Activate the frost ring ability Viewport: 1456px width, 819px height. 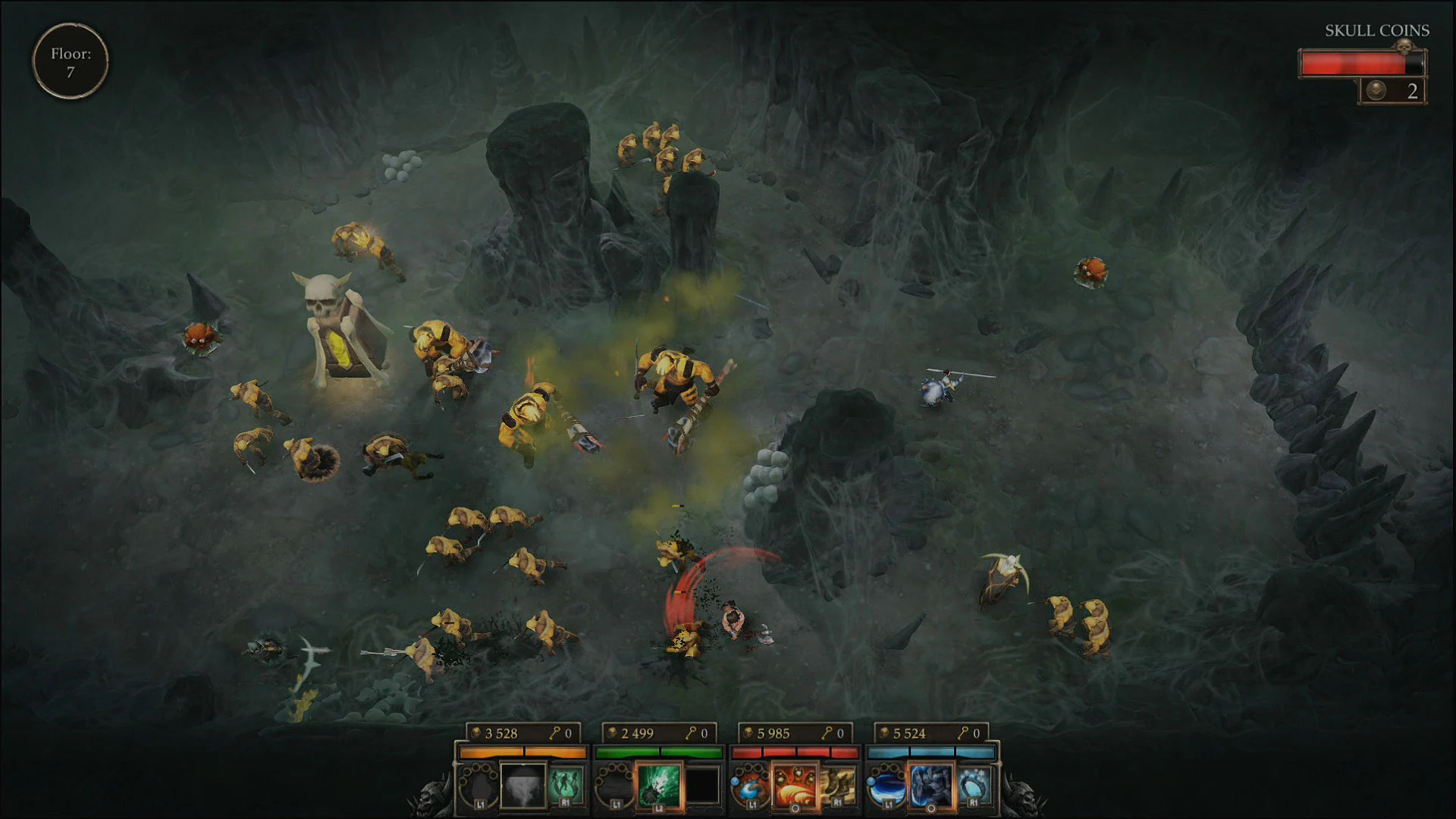(x=974, y=785)
